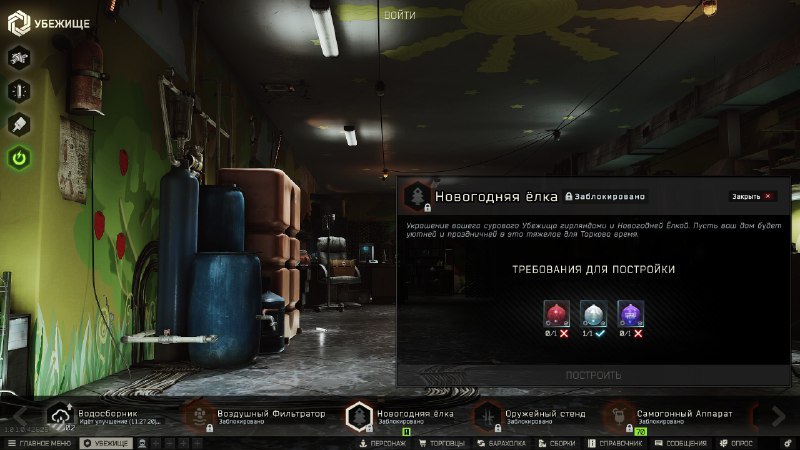Viewport: 800px width, 450px height.
Task: Open the Персонаж tab
Action: click(383, 443)
